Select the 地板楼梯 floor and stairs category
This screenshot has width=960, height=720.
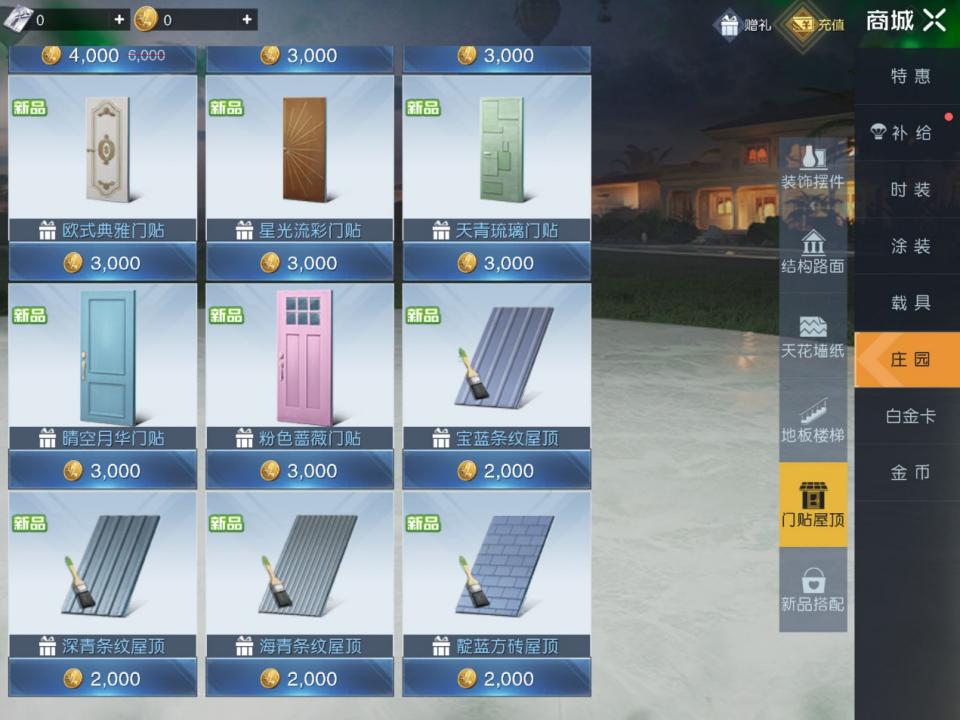[812, 420]
